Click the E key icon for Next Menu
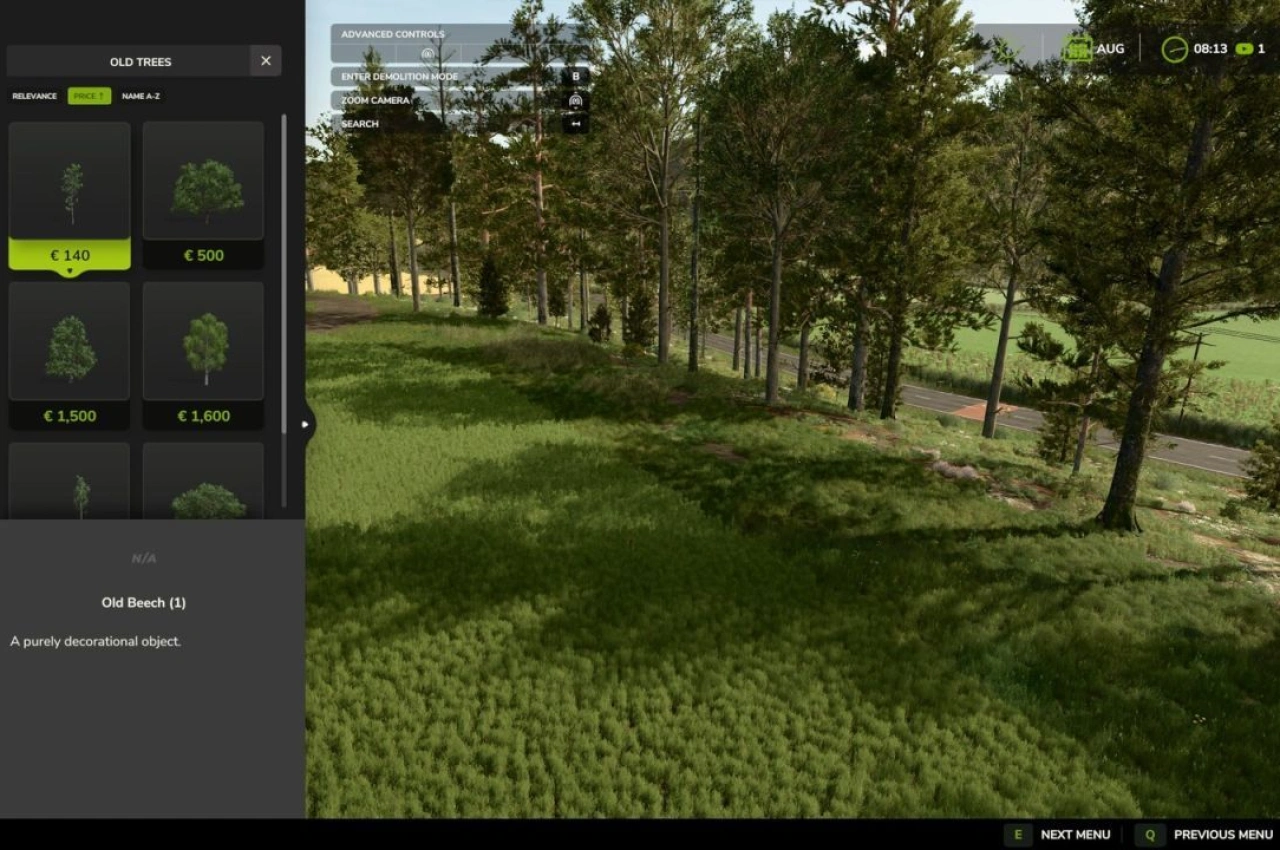Screen dimensions: 1280x850 [x=1017, y=834]
